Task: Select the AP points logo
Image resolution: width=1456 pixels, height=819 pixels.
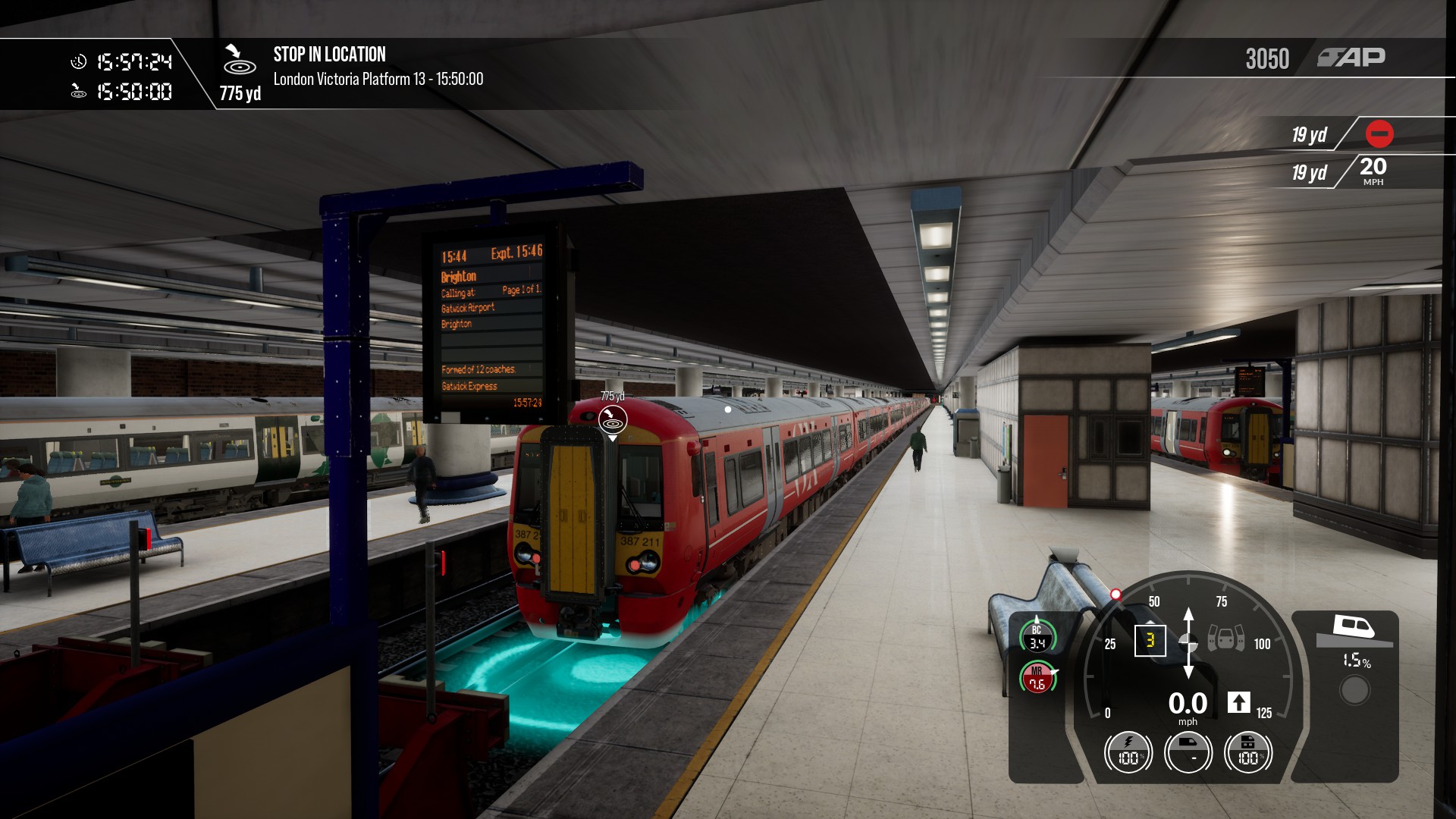Action: 1351,58
